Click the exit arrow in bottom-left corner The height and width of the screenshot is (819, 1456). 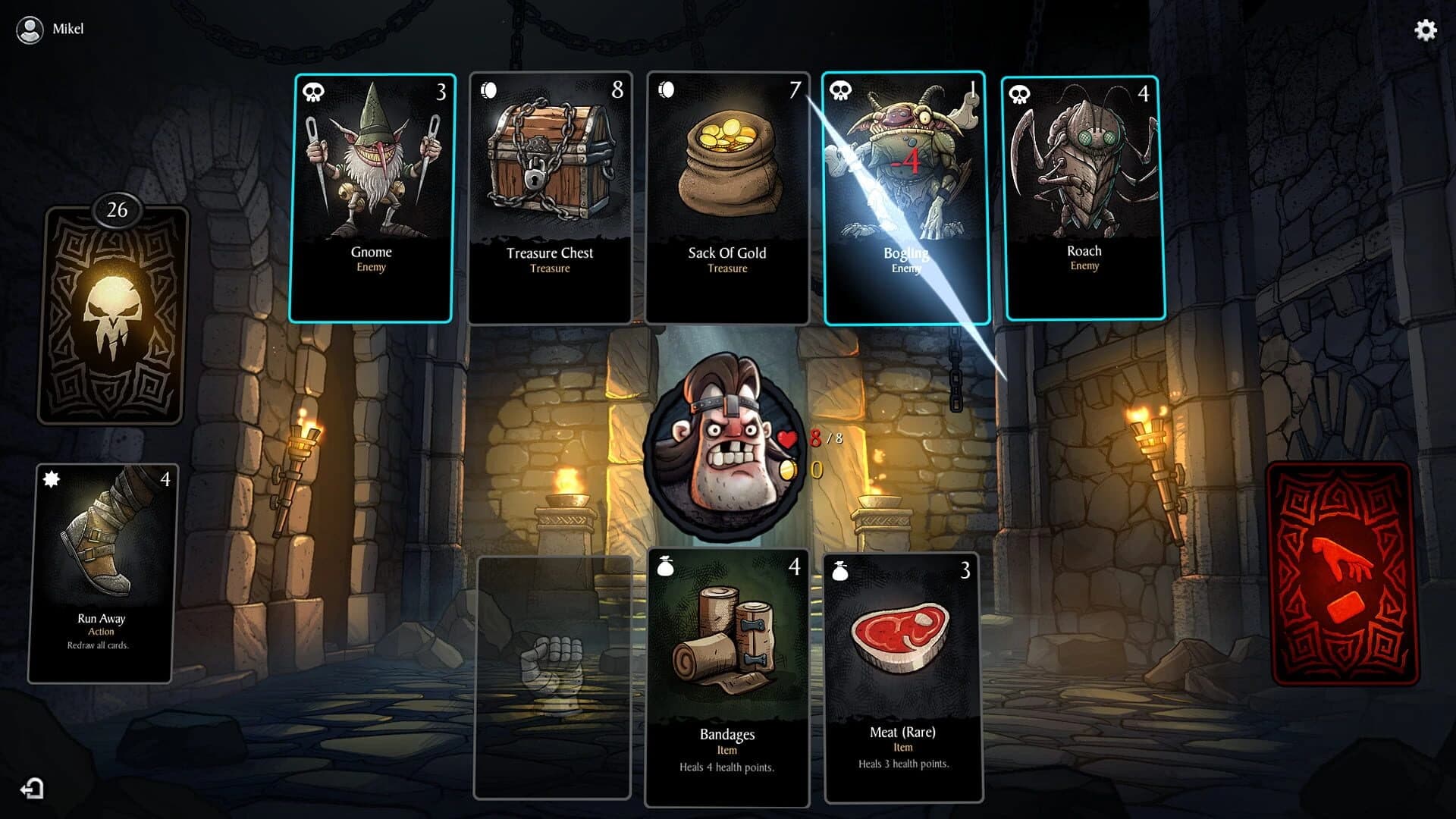(x=30, y=789)
